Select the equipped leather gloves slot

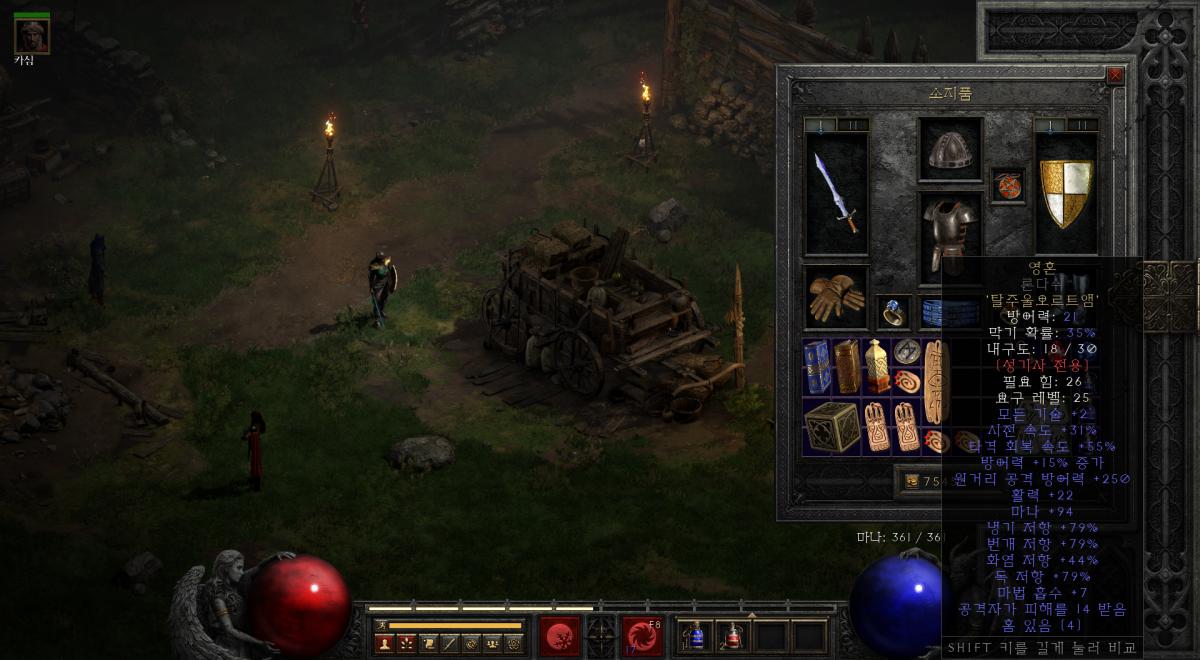point(836,297)
